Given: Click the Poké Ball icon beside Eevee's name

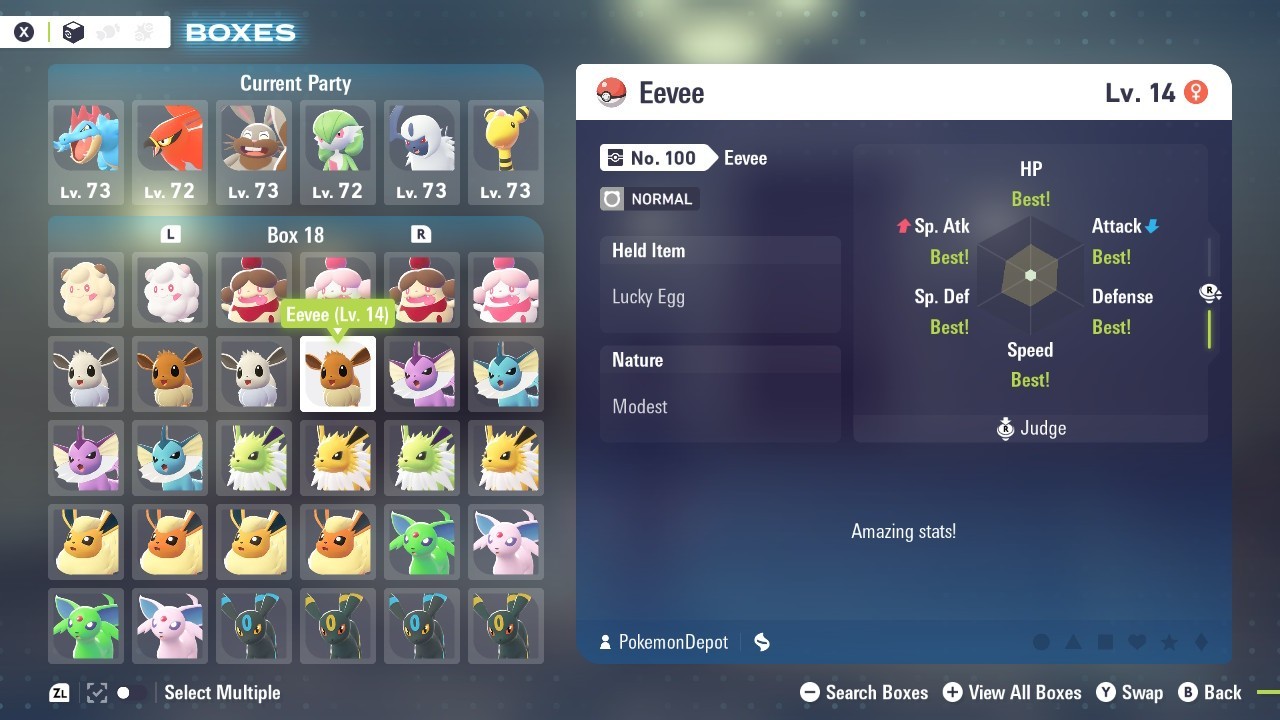Looking at the screenshot, I should [x=612, y=92].
